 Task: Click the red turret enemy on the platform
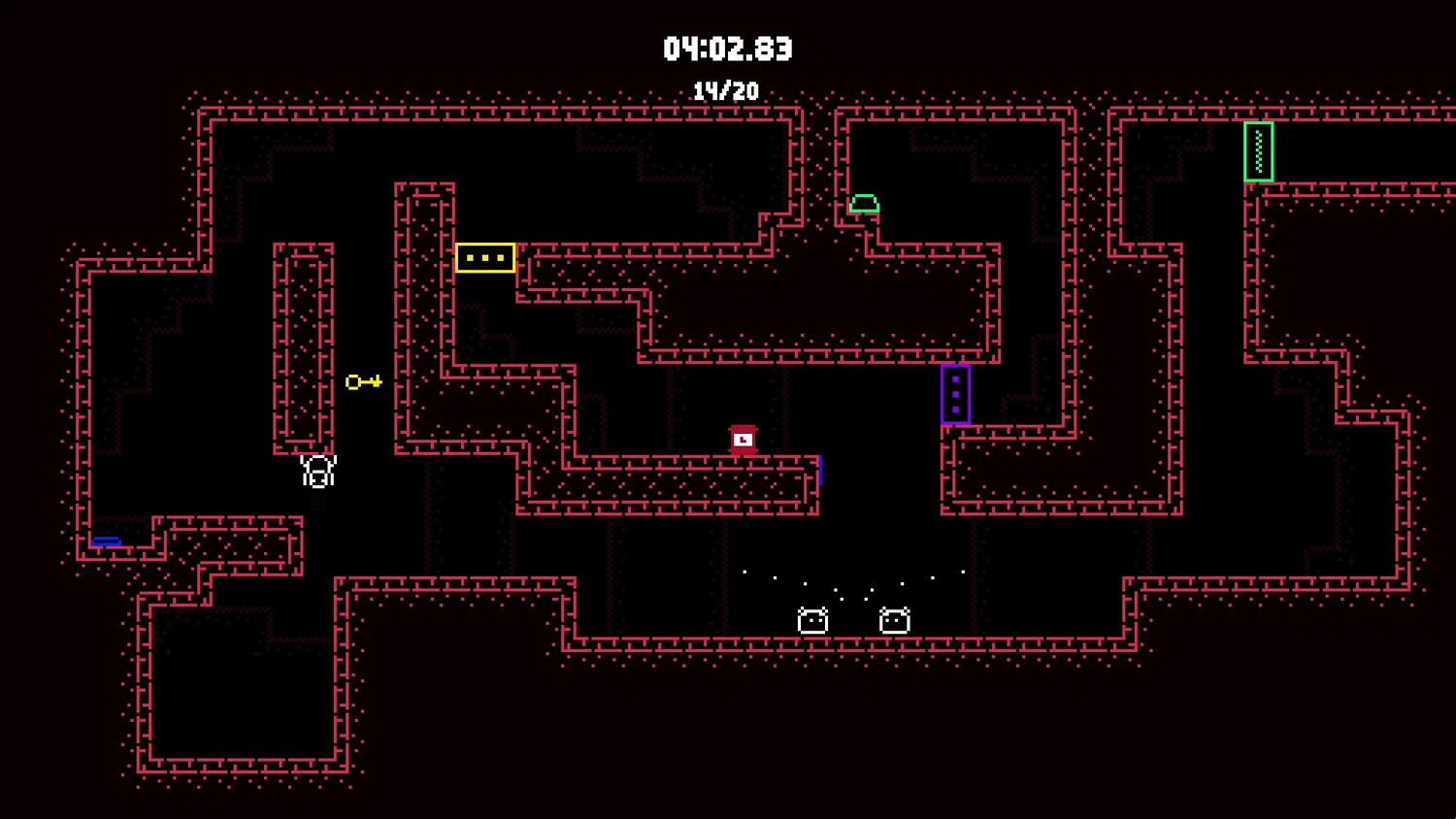743,439
